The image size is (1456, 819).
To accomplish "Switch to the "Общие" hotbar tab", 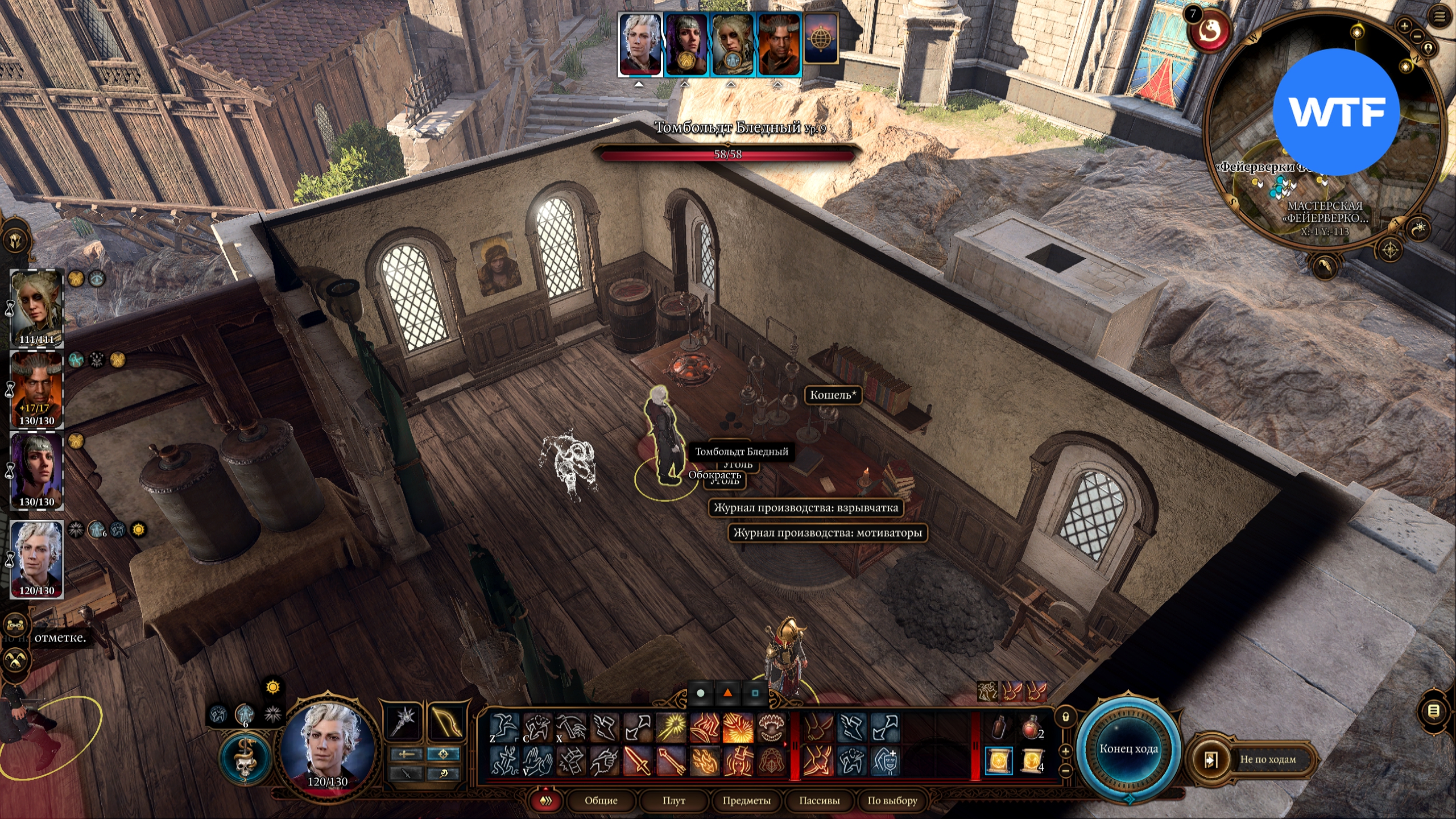I will point(601,801).
